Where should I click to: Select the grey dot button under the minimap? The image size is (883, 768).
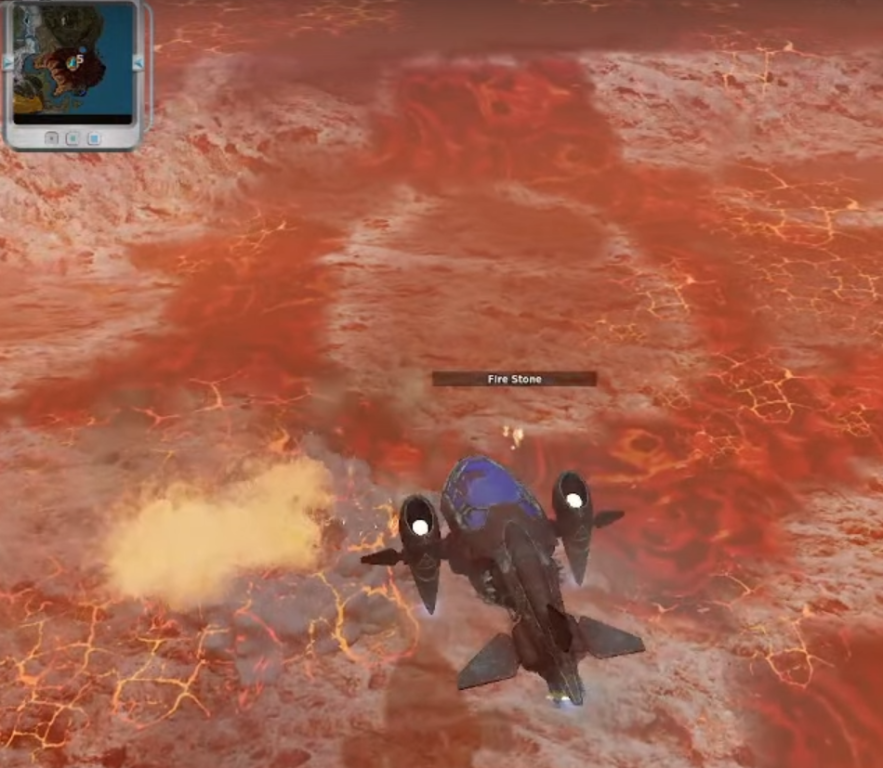(52, 137)
